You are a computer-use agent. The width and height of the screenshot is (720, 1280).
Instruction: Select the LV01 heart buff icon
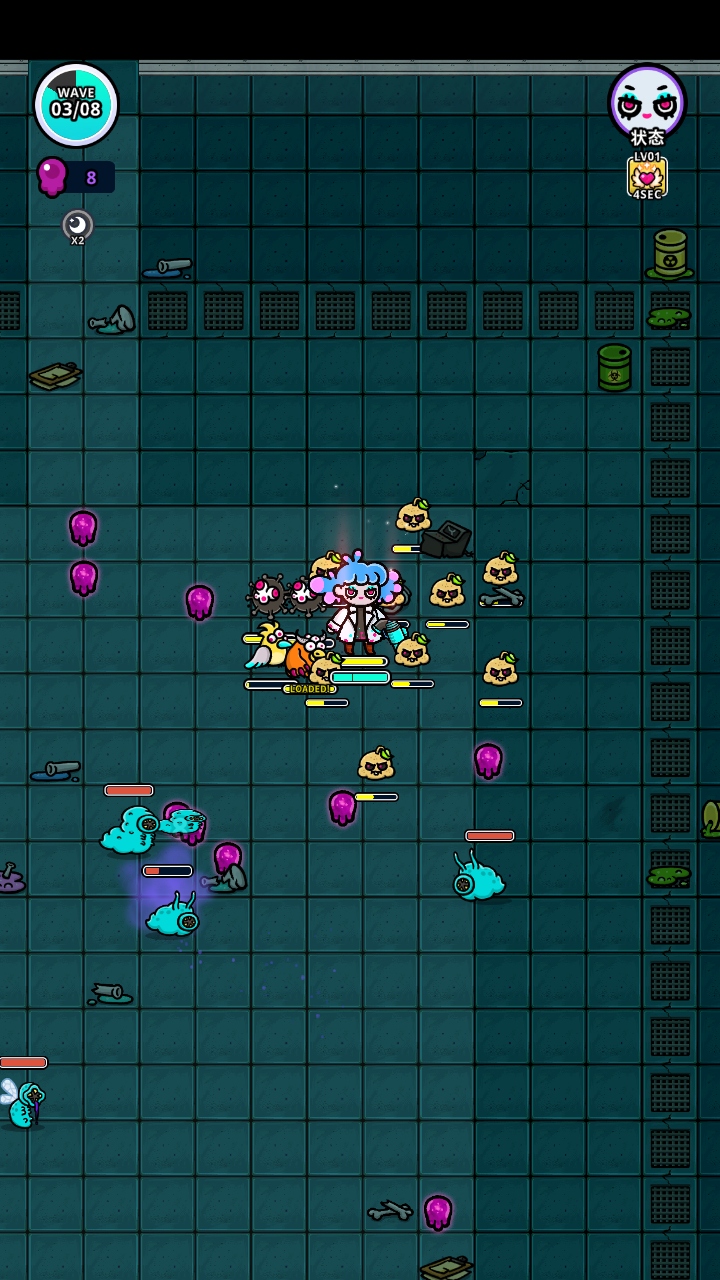[x=647, y=177]
